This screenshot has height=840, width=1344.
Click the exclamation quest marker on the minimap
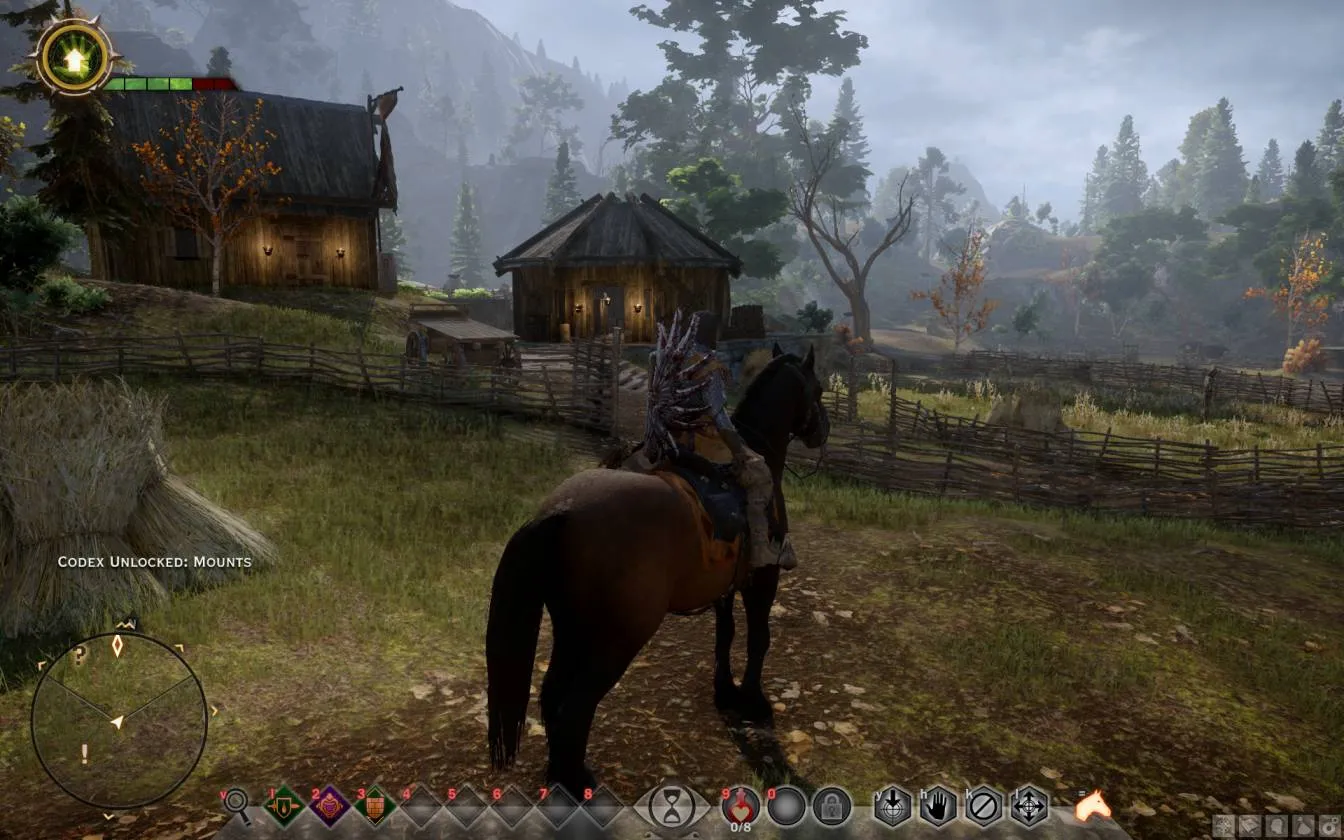click(x=84, y=754)
